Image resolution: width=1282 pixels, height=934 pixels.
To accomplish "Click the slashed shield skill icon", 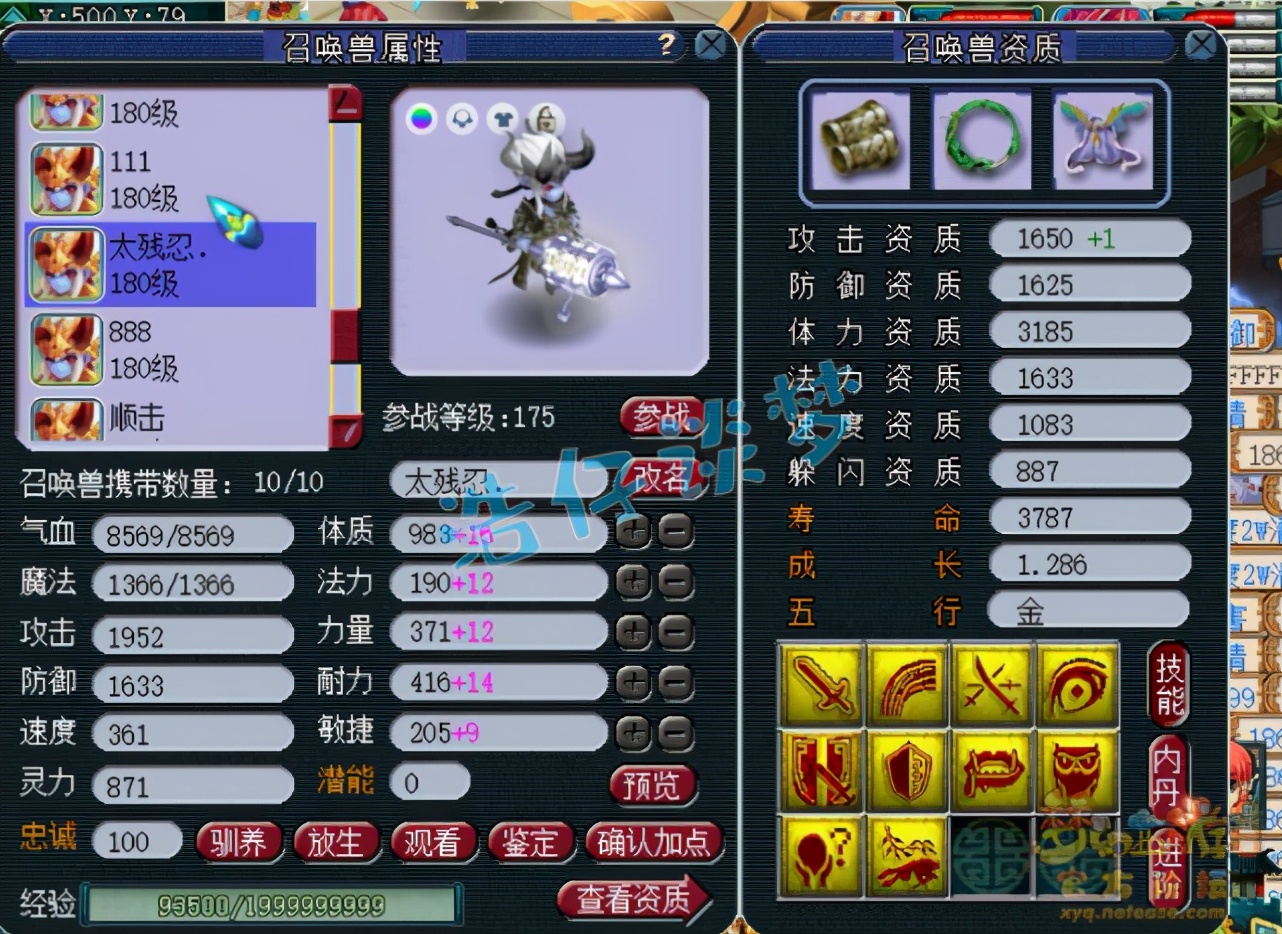I will click(x=822, y=770).
